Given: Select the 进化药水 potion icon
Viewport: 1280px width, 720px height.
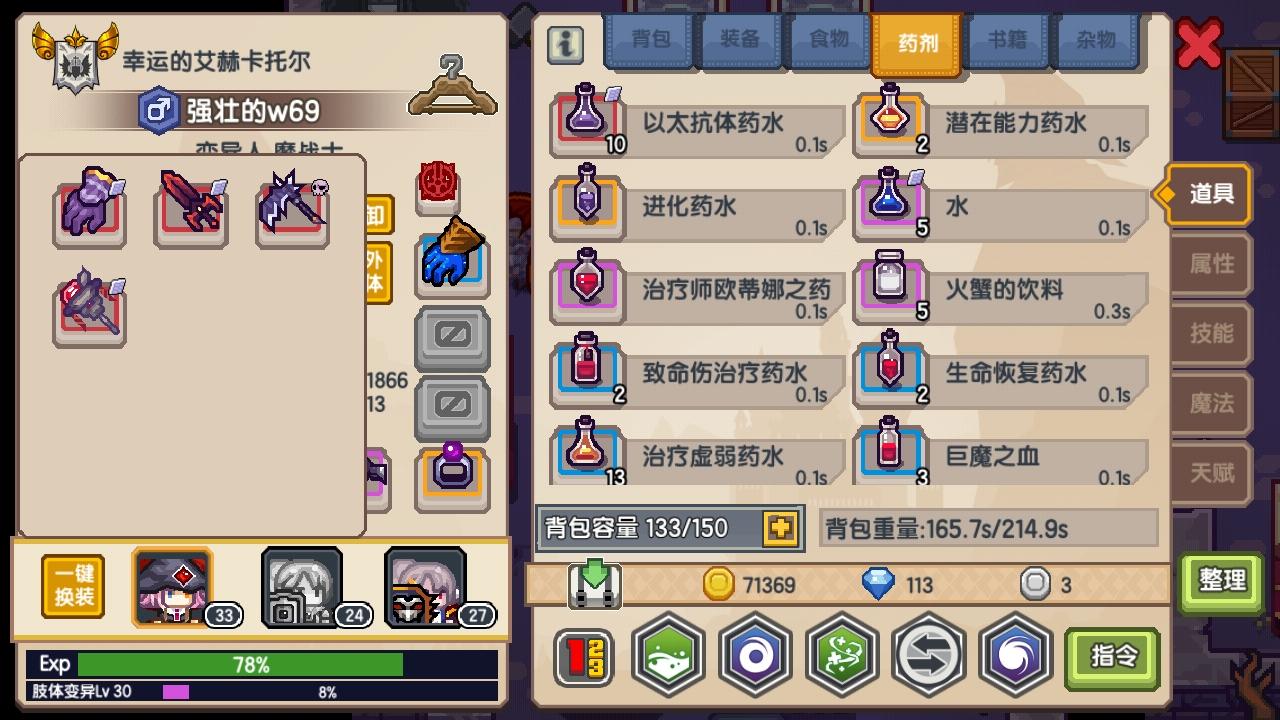Looking at the screenshot, I should (x=586, y=205).
